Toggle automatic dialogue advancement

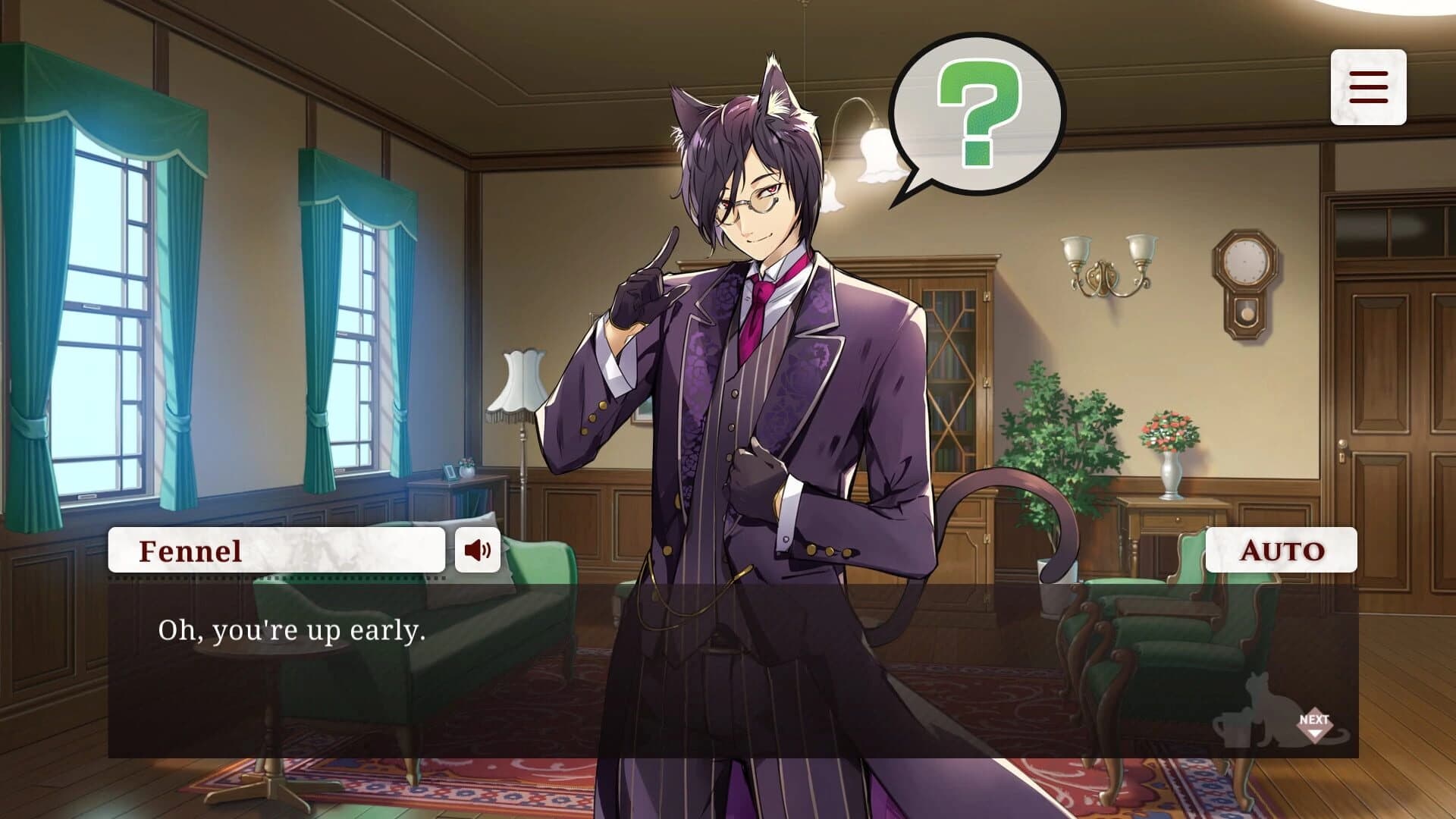click(1281, 551)
